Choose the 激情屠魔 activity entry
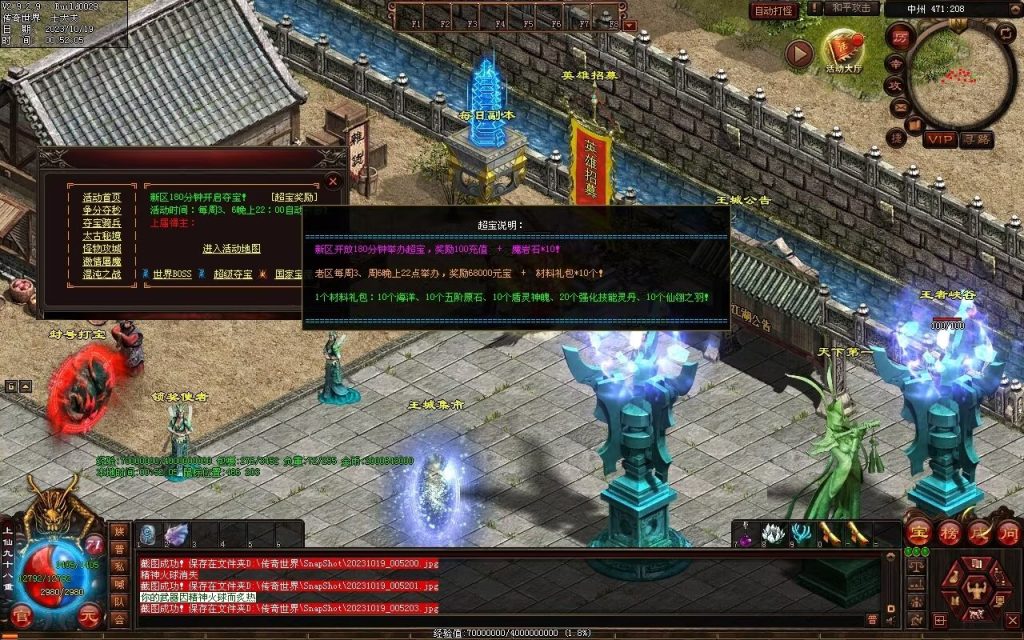 (101, 261)
